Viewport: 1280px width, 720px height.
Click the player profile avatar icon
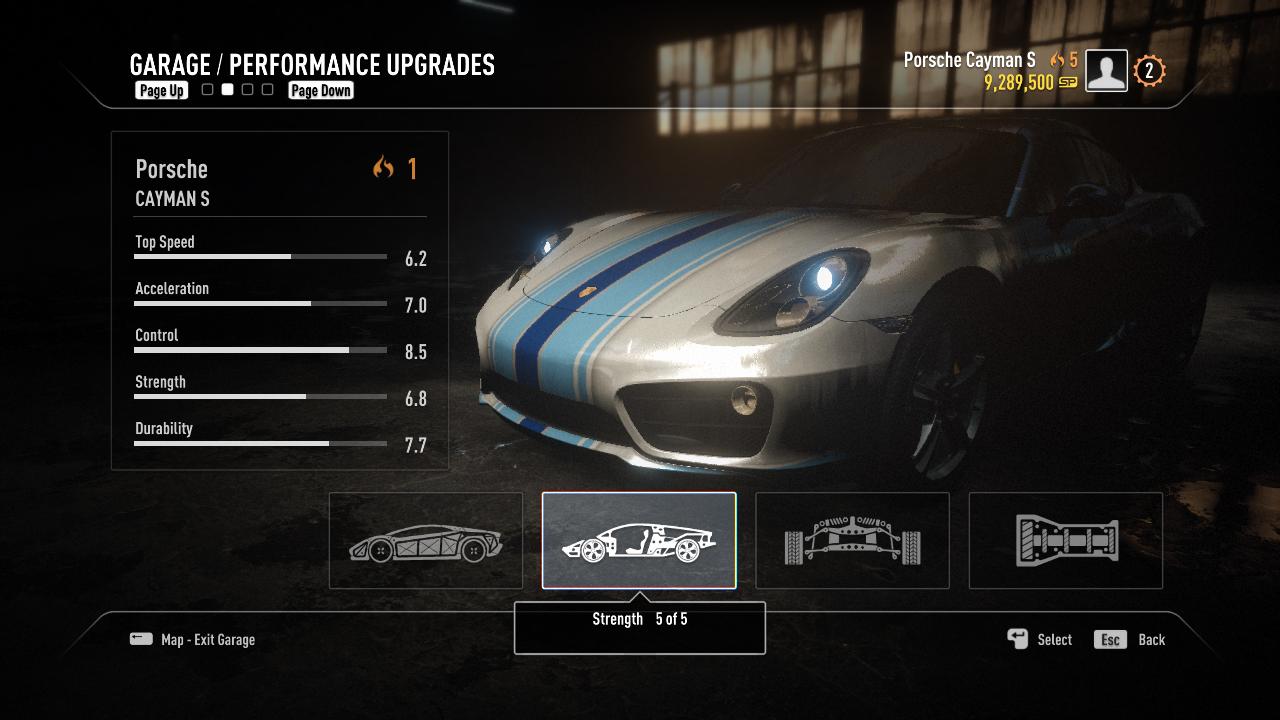[x=1106, y=71]
